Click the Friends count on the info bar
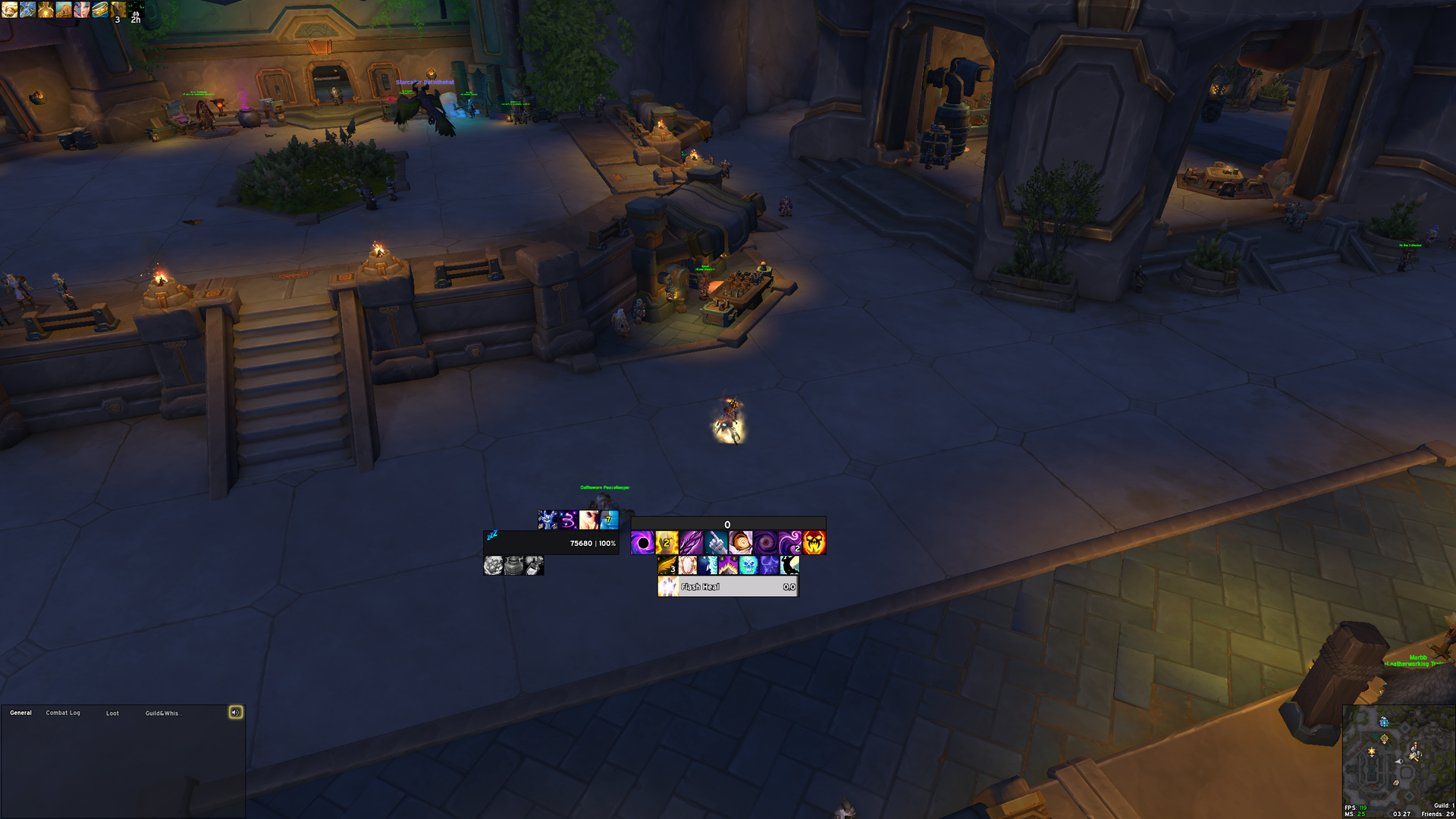The image size is (1456, 819). tap(1437, 814)
